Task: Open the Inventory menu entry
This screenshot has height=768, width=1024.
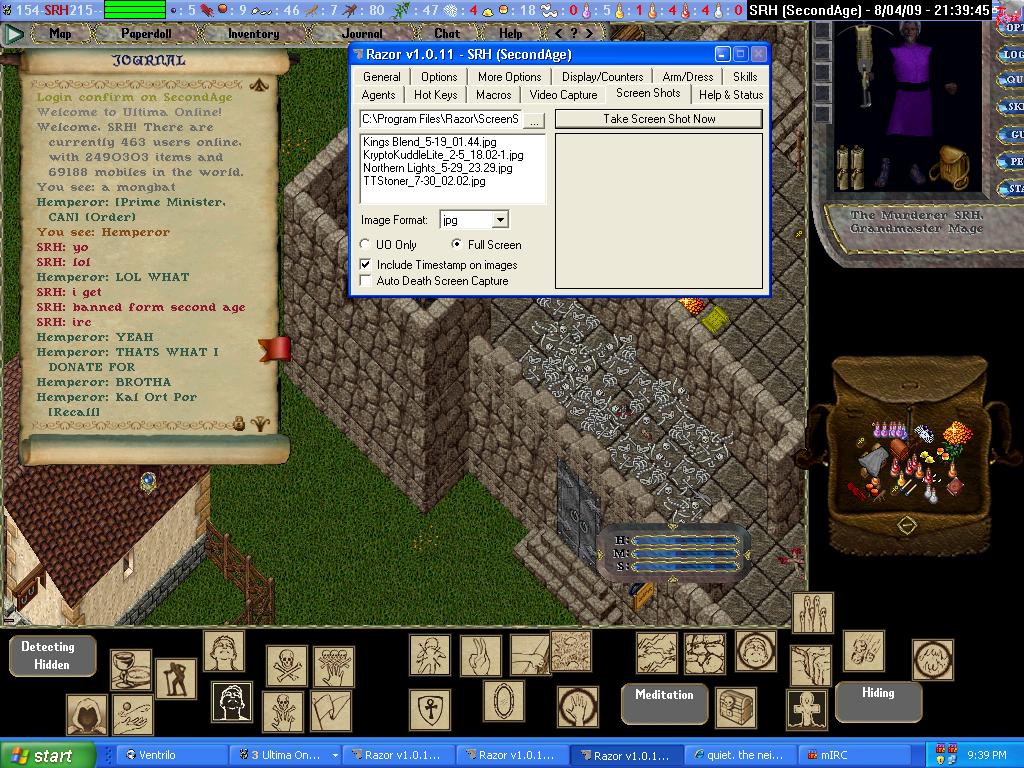Action: (253, 33)
